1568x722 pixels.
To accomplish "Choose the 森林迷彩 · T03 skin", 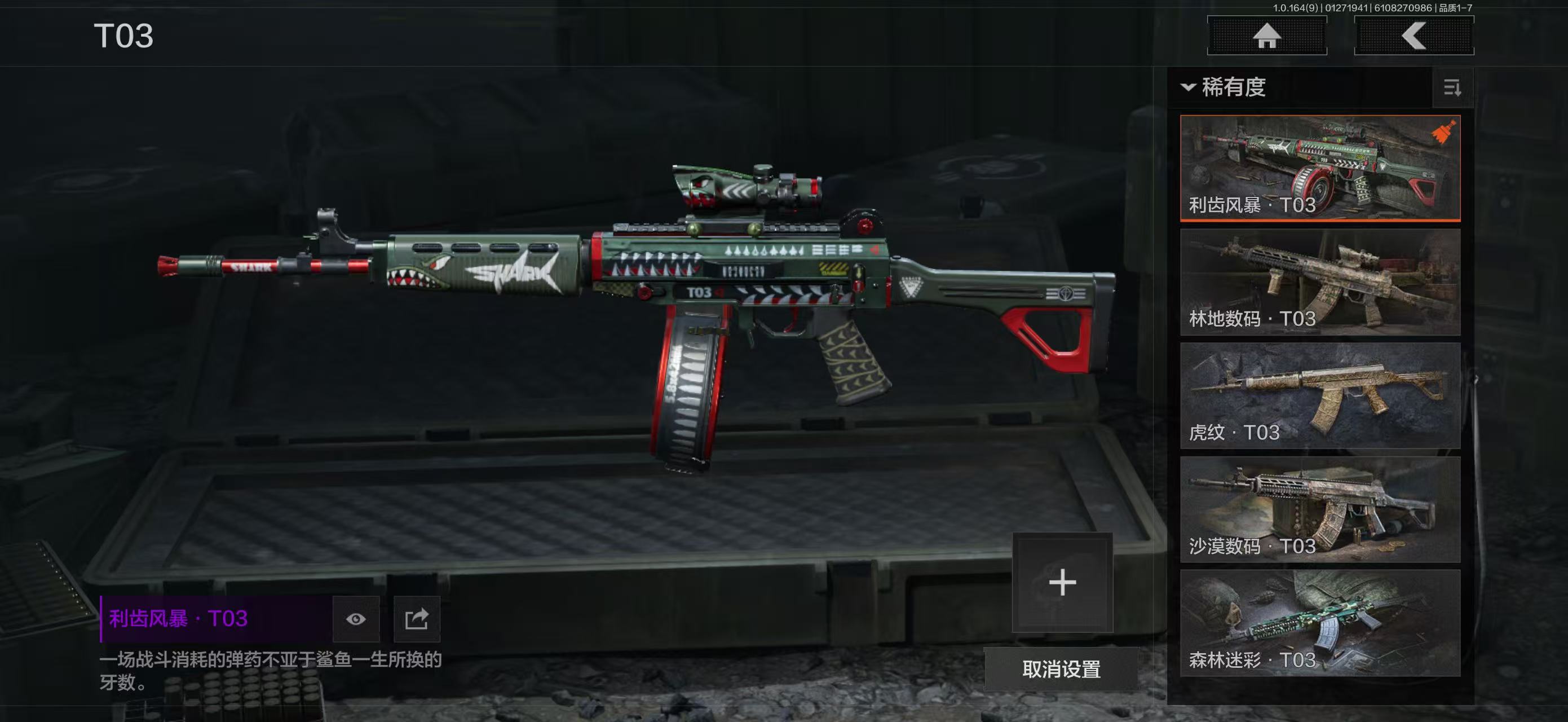I will click(1320, 623).
